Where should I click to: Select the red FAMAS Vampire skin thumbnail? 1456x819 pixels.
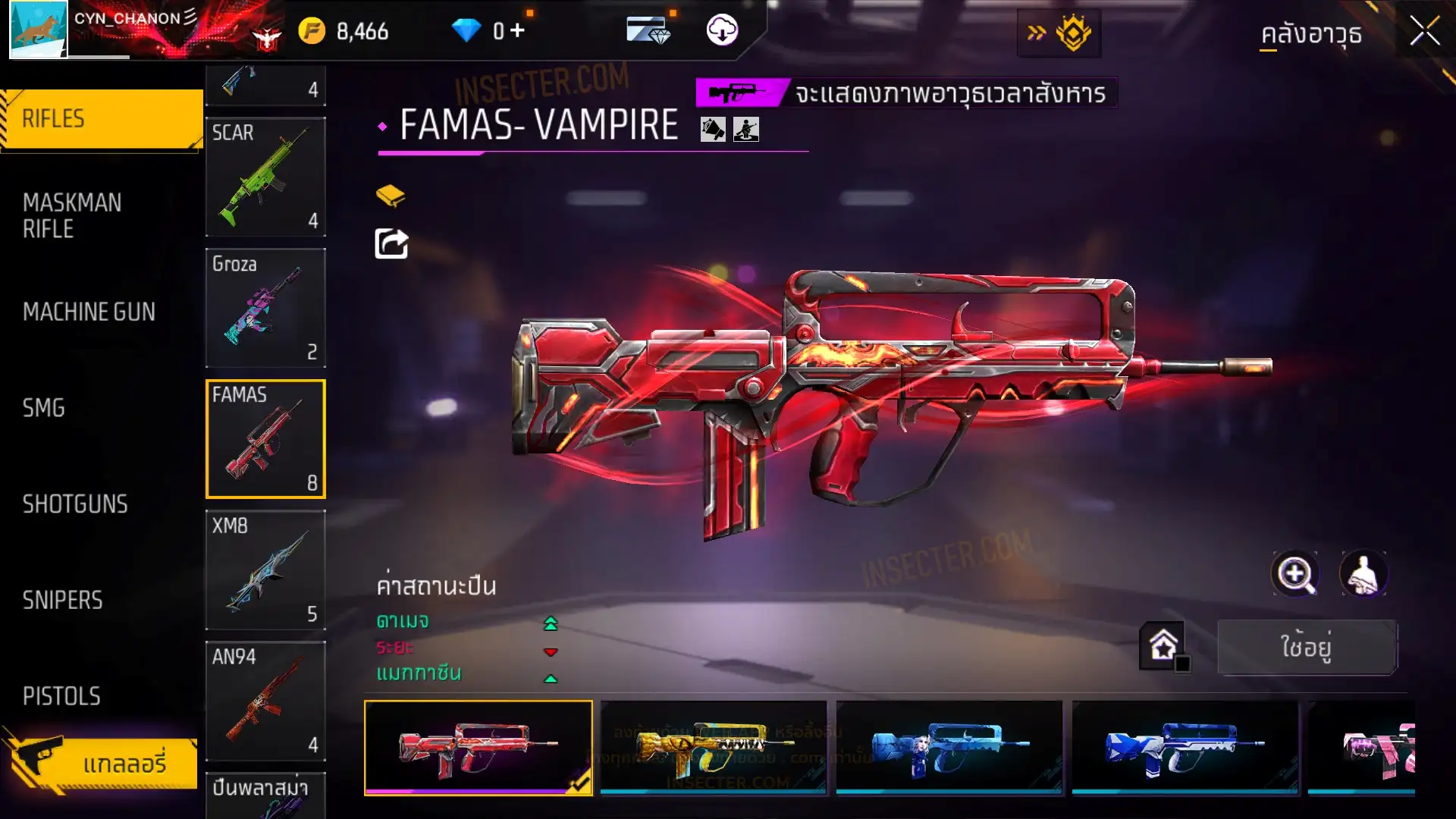(478, 747)
